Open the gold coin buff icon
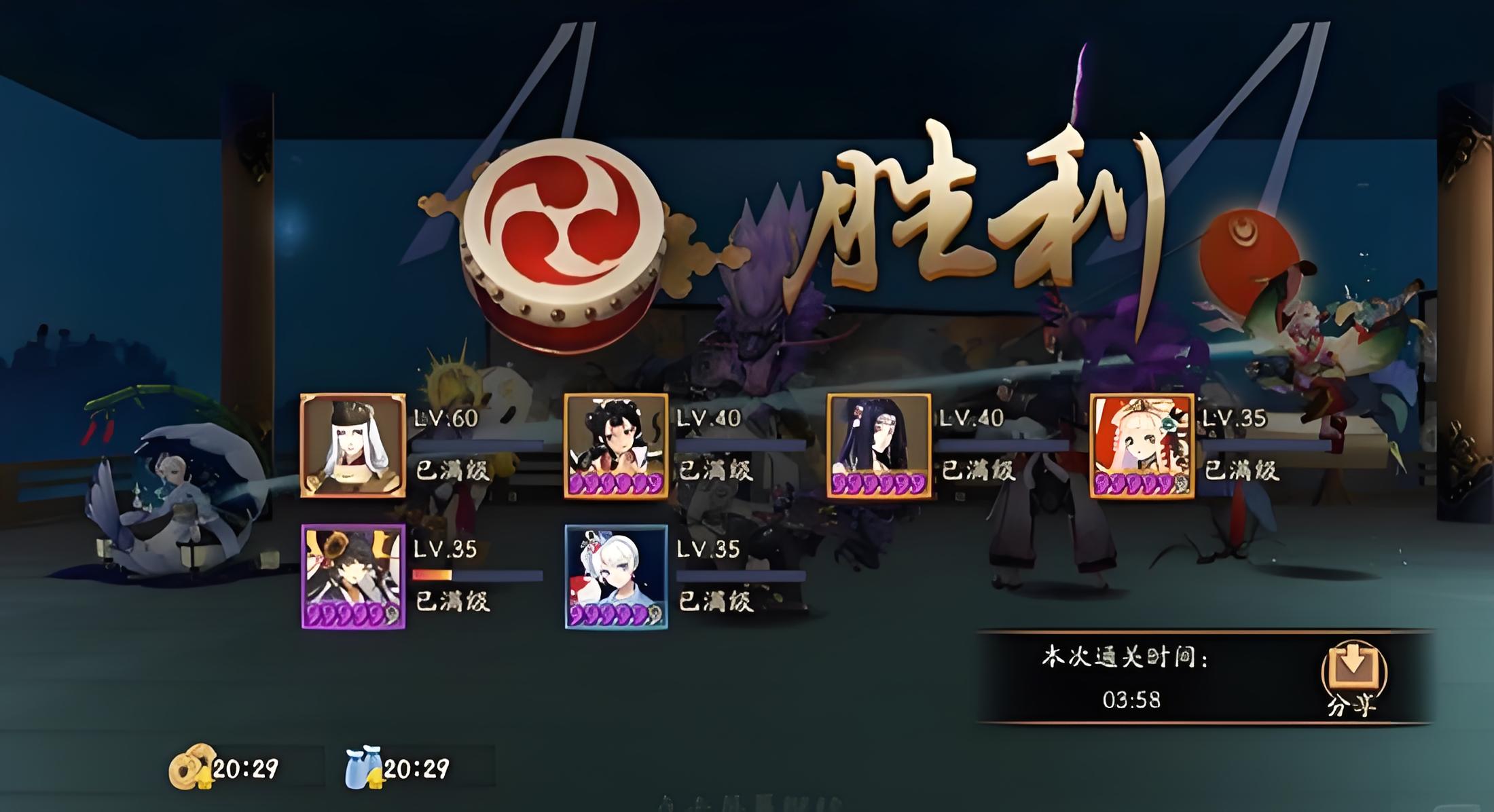The image size is (1494, 812). [x=191, y=767]
